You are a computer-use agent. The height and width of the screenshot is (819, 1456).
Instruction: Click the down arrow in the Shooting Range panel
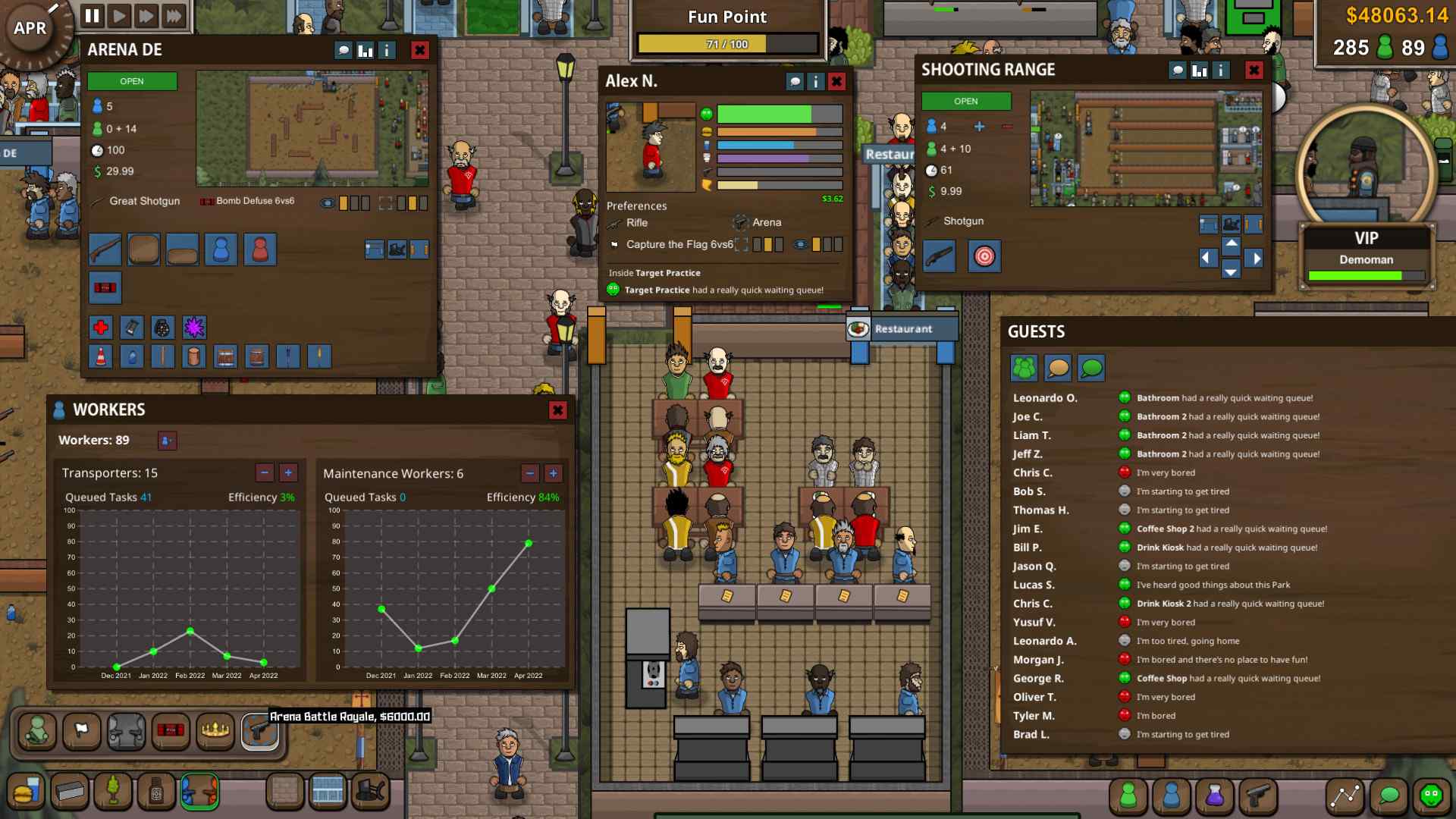pyautogui.click(x=1231, y=271)
